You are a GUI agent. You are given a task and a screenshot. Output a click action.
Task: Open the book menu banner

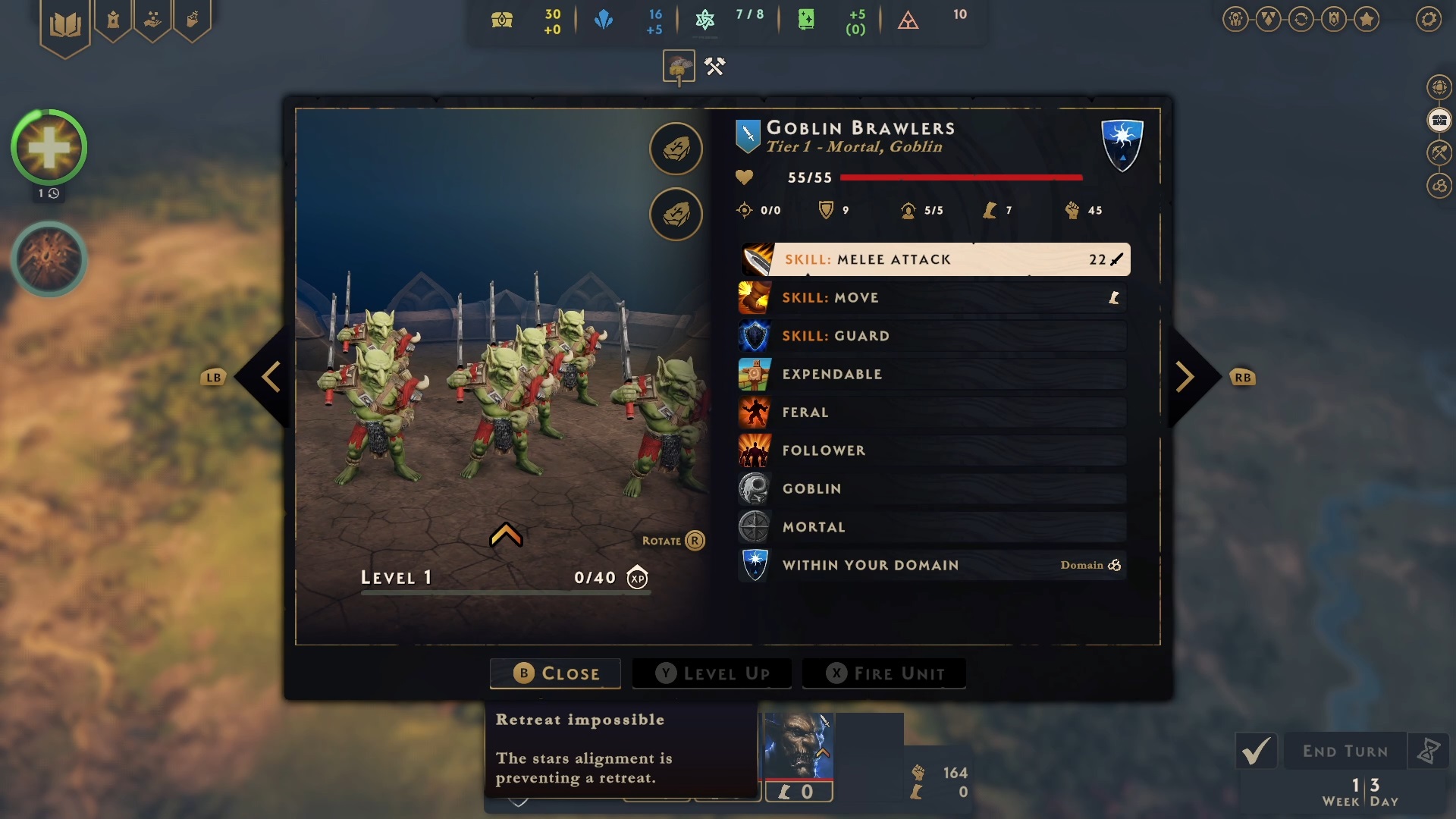(65, 25)
